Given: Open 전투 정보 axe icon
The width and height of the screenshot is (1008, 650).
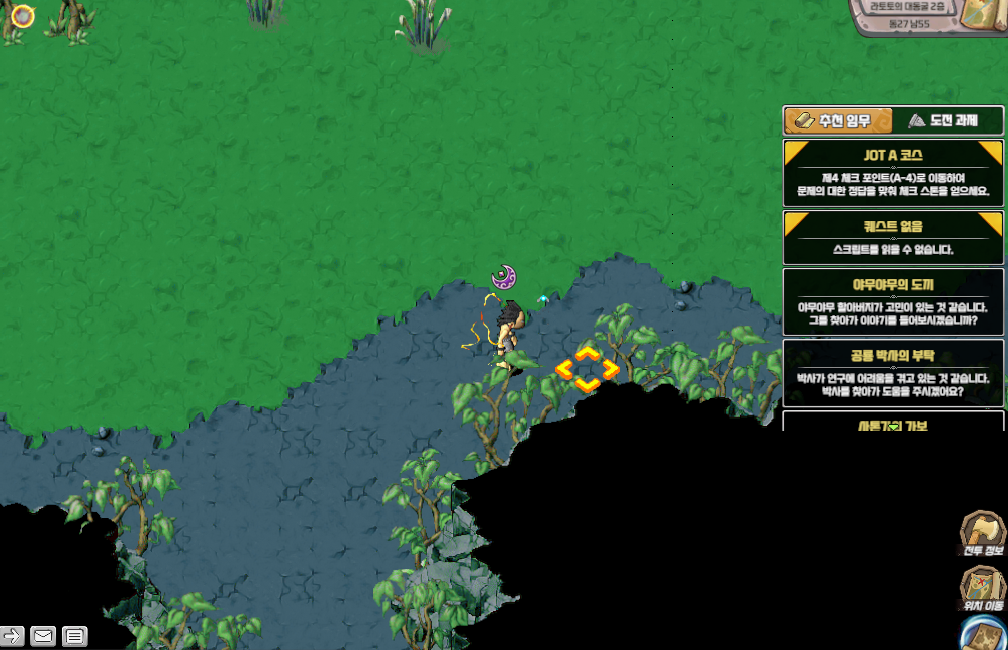Looking at the screenshot, I should (x=982, y=534).
